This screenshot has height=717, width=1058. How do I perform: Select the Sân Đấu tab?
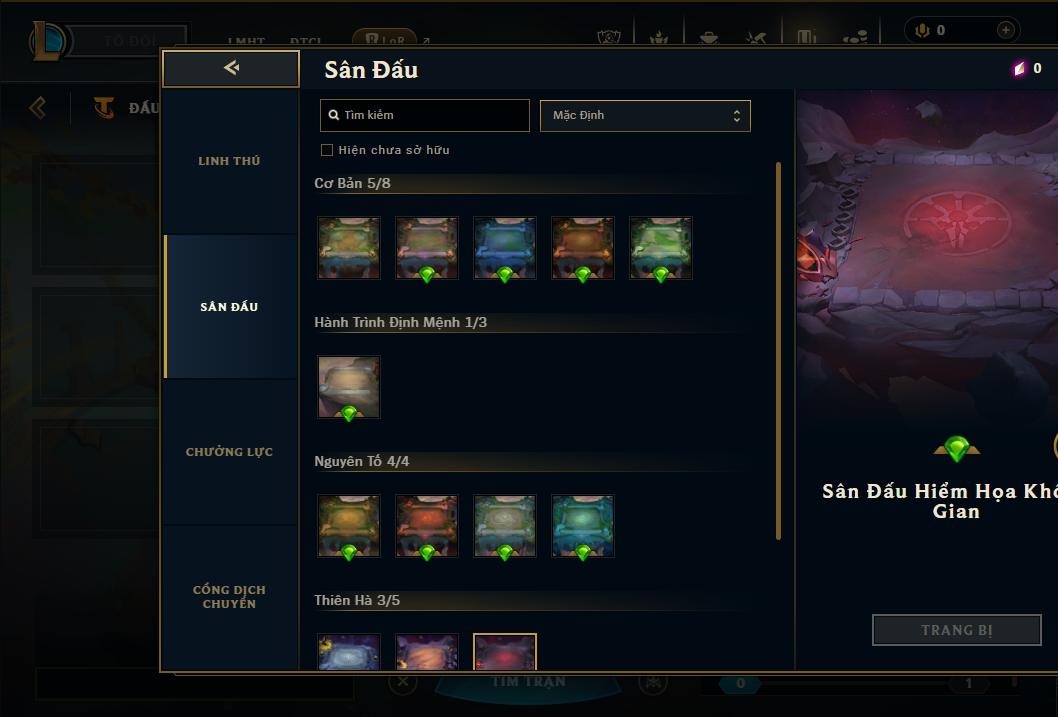pyautogui.click(x=229, y=307)
